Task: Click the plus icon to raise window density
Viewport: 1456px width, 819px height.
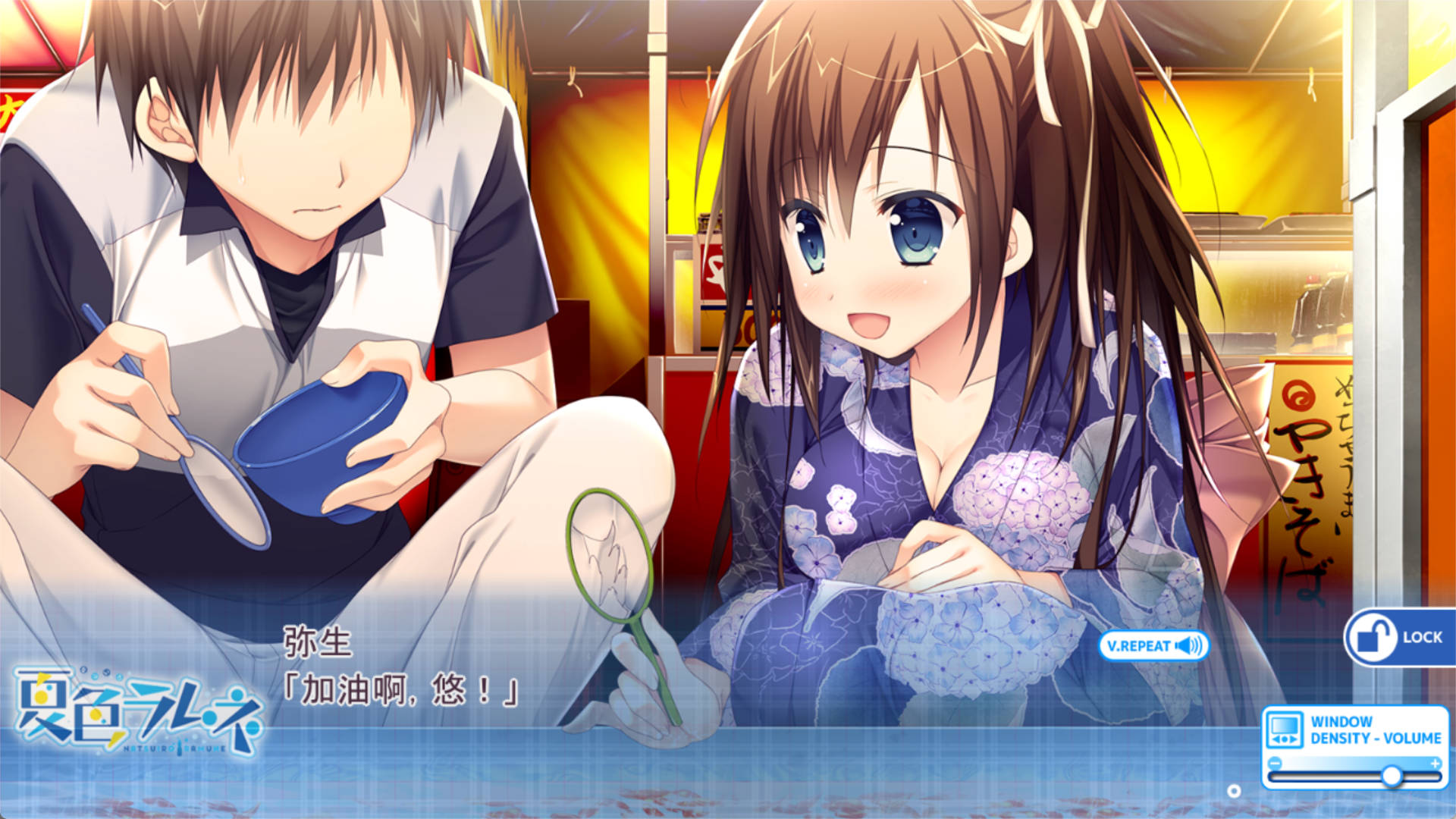Action: tap(1436, 764)
